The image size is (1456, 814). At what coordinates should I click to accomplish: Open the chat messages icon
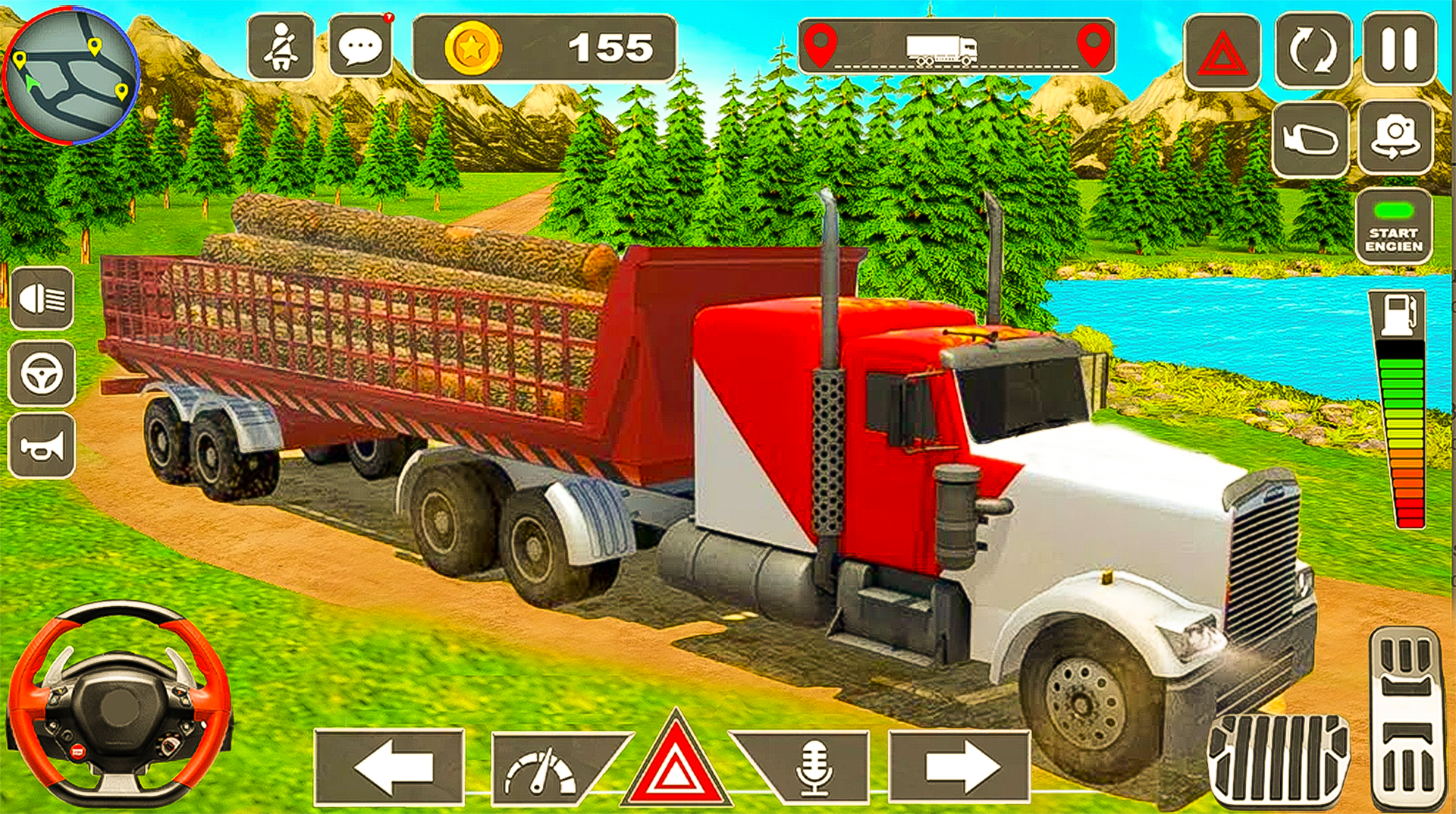360,47
